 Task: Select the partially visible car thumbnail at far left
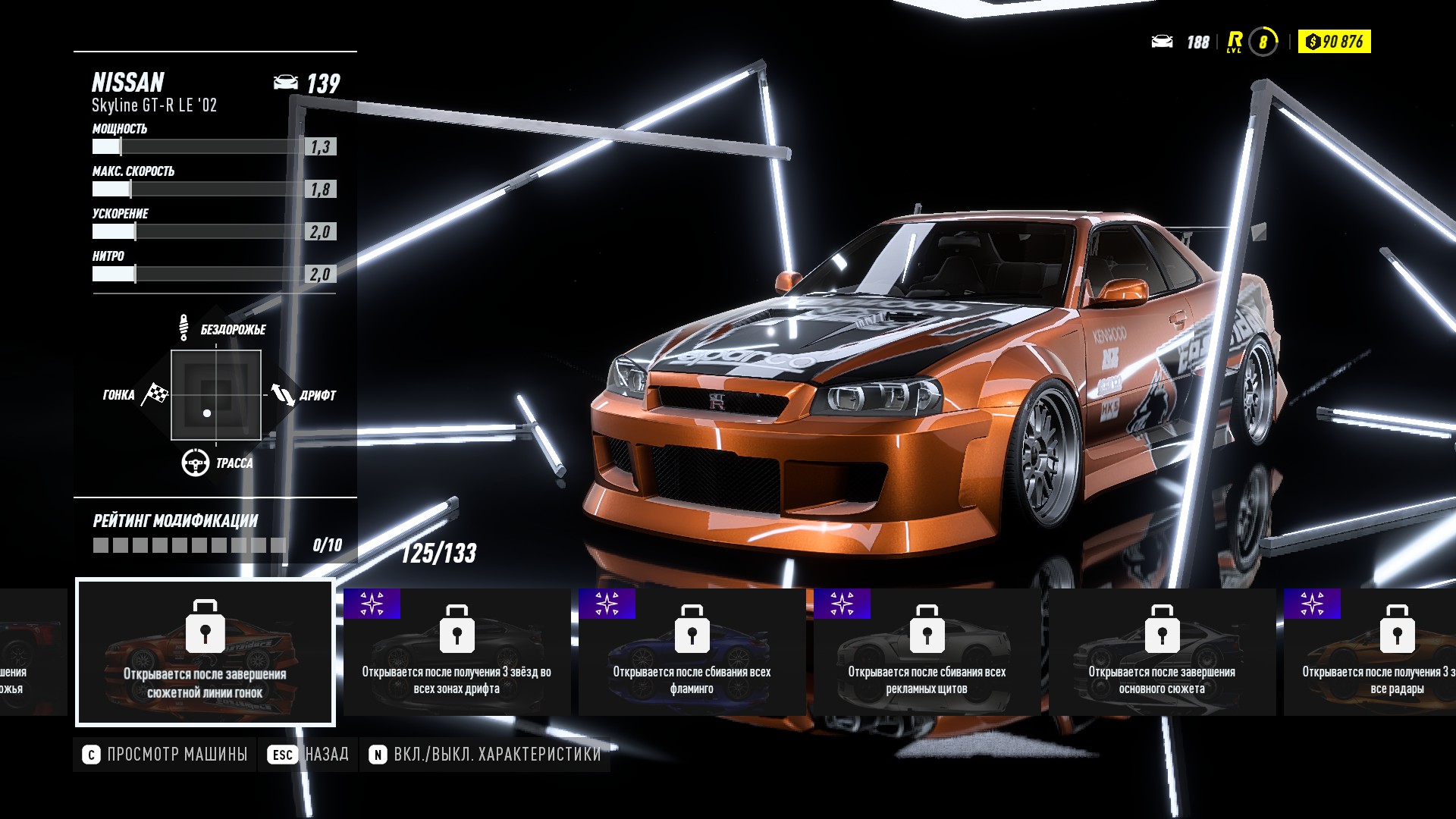point(30,652)
